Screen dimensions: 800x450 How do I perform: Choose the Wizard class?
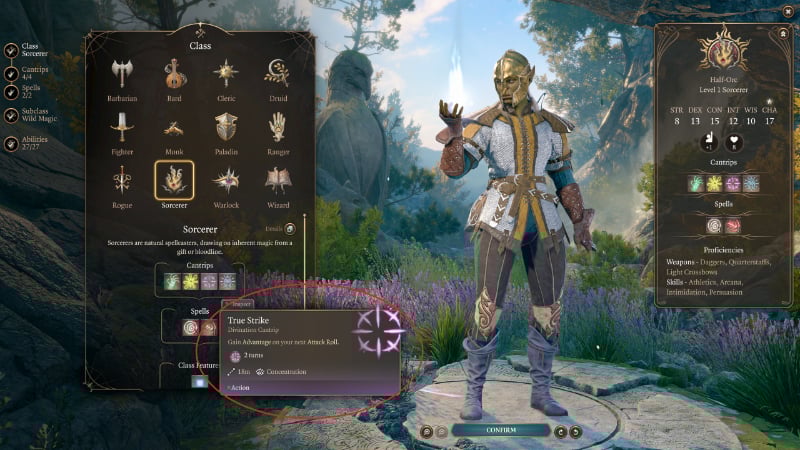[x=277, y=181]
